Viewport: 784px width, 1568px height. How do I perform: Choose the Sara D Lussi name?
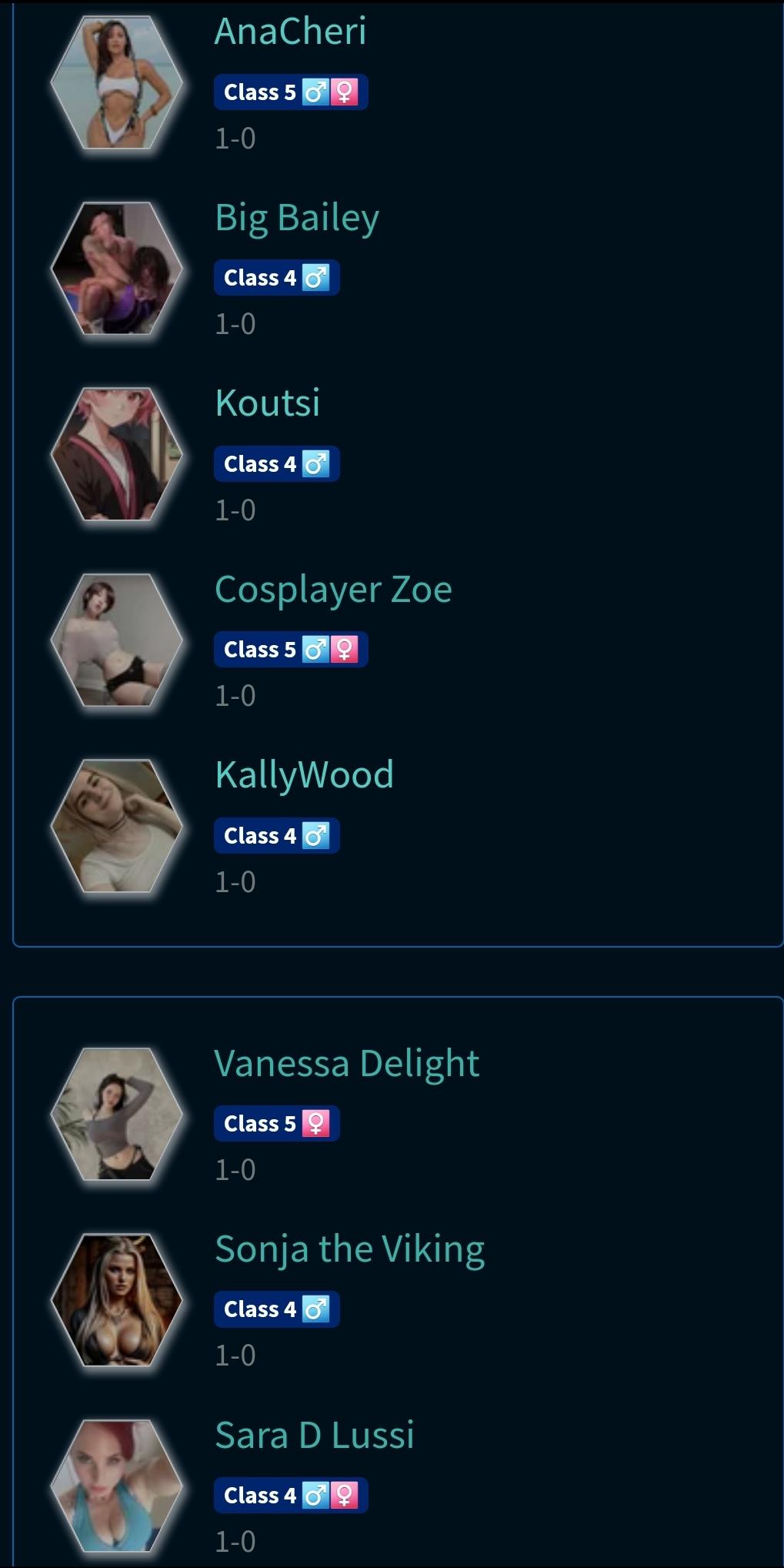coord(314,1436)
